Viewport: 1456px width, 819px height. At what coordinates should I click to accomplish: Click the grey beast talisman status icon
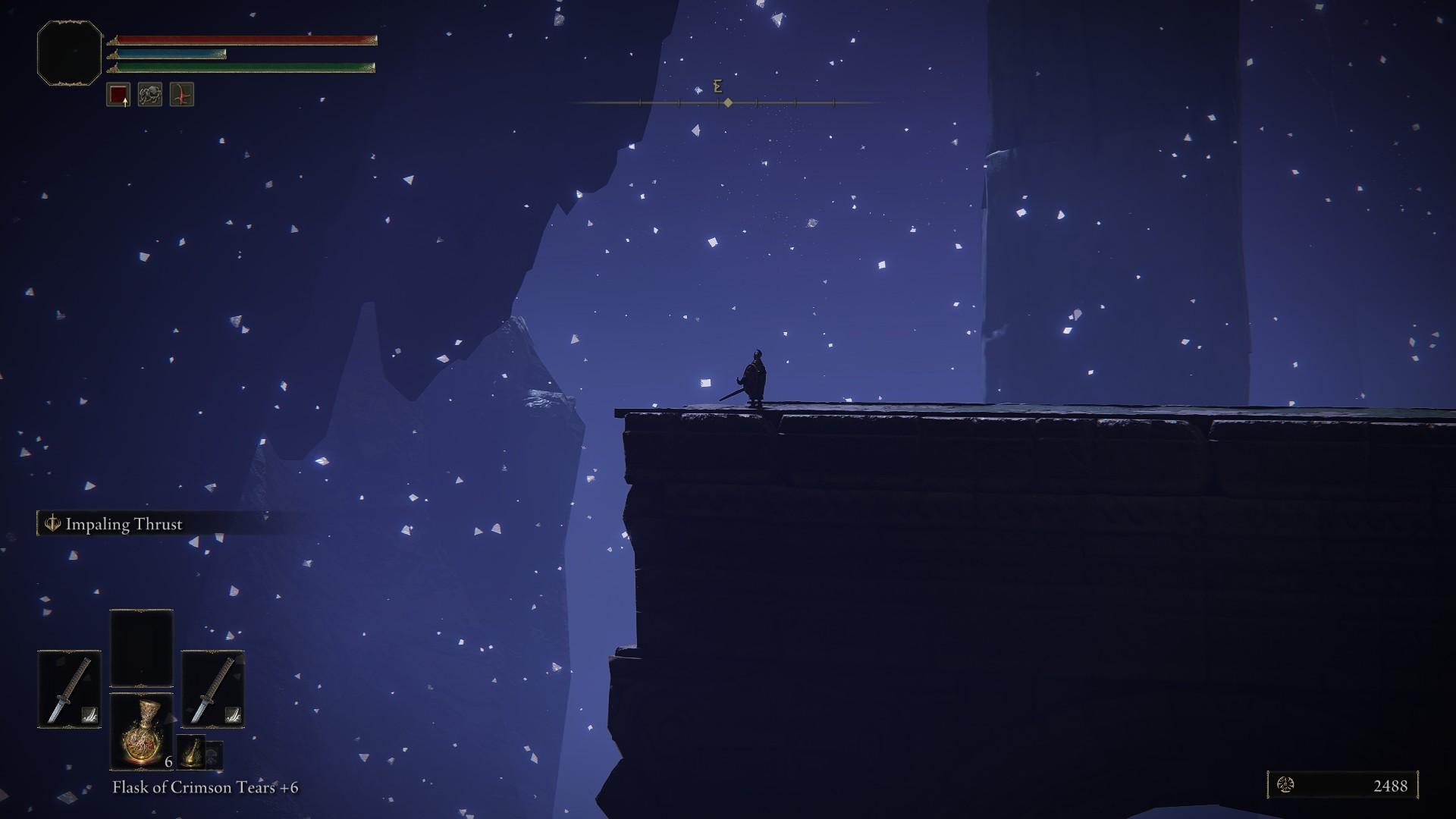click(x=150, y=95)
